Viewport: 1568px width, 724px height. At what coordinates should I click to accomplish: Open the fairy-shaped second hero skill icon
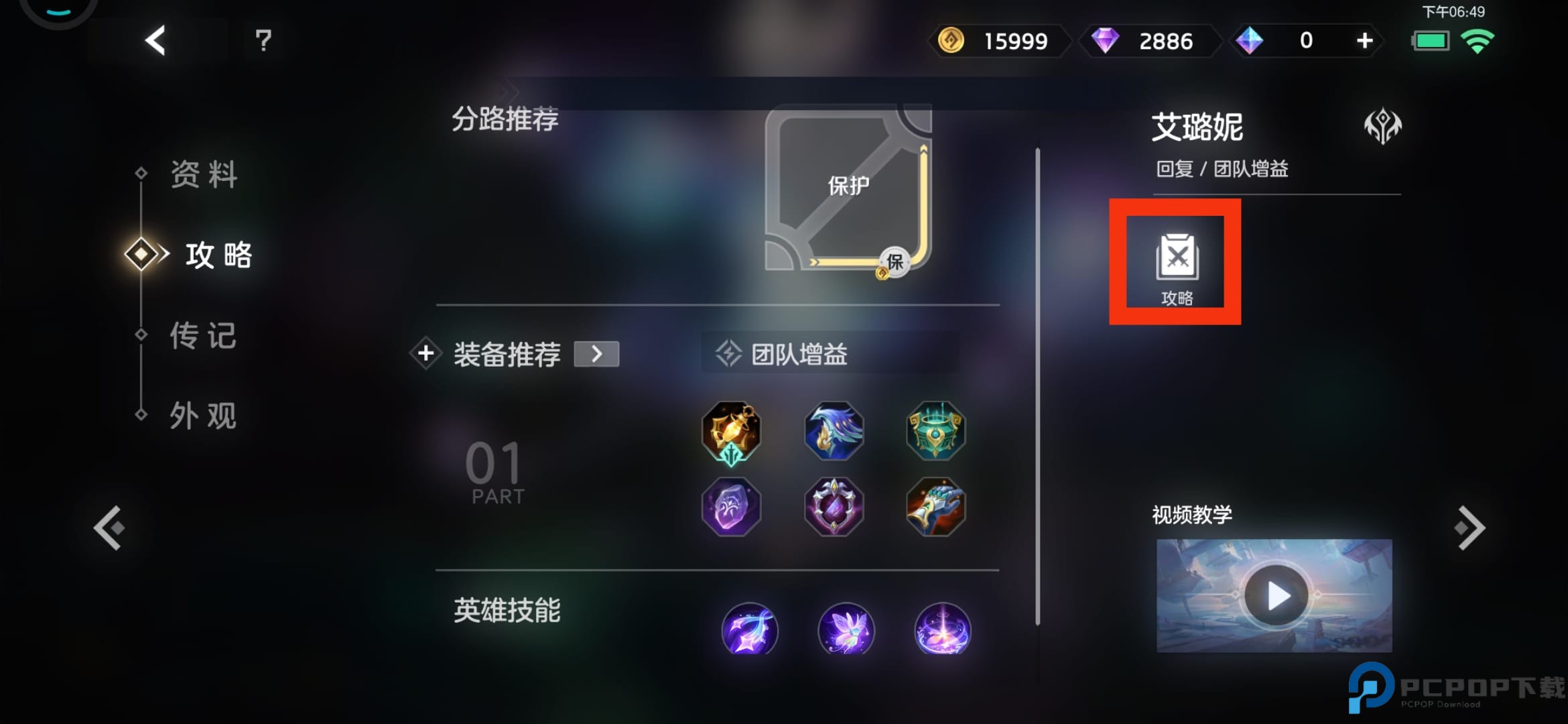coord(846,630)
